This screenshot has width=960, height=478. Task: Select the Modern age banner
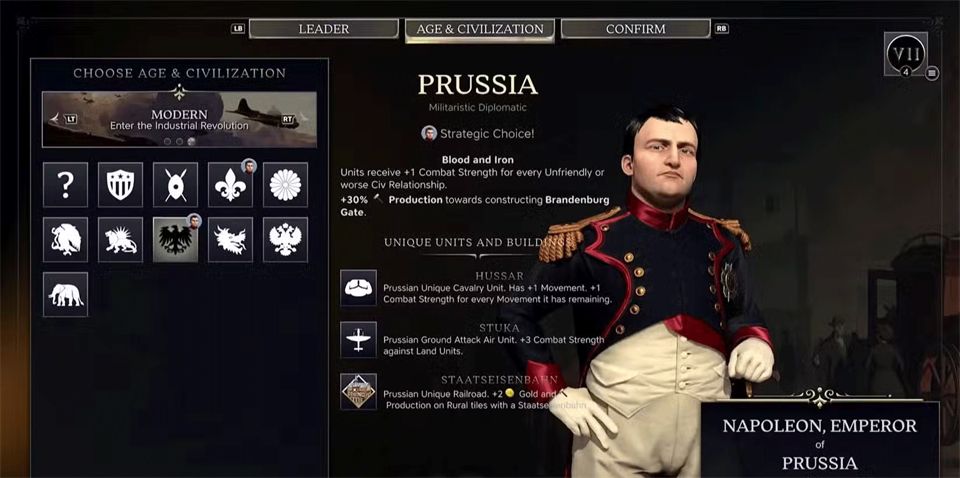pyautogui.click(x=179, y=119)
